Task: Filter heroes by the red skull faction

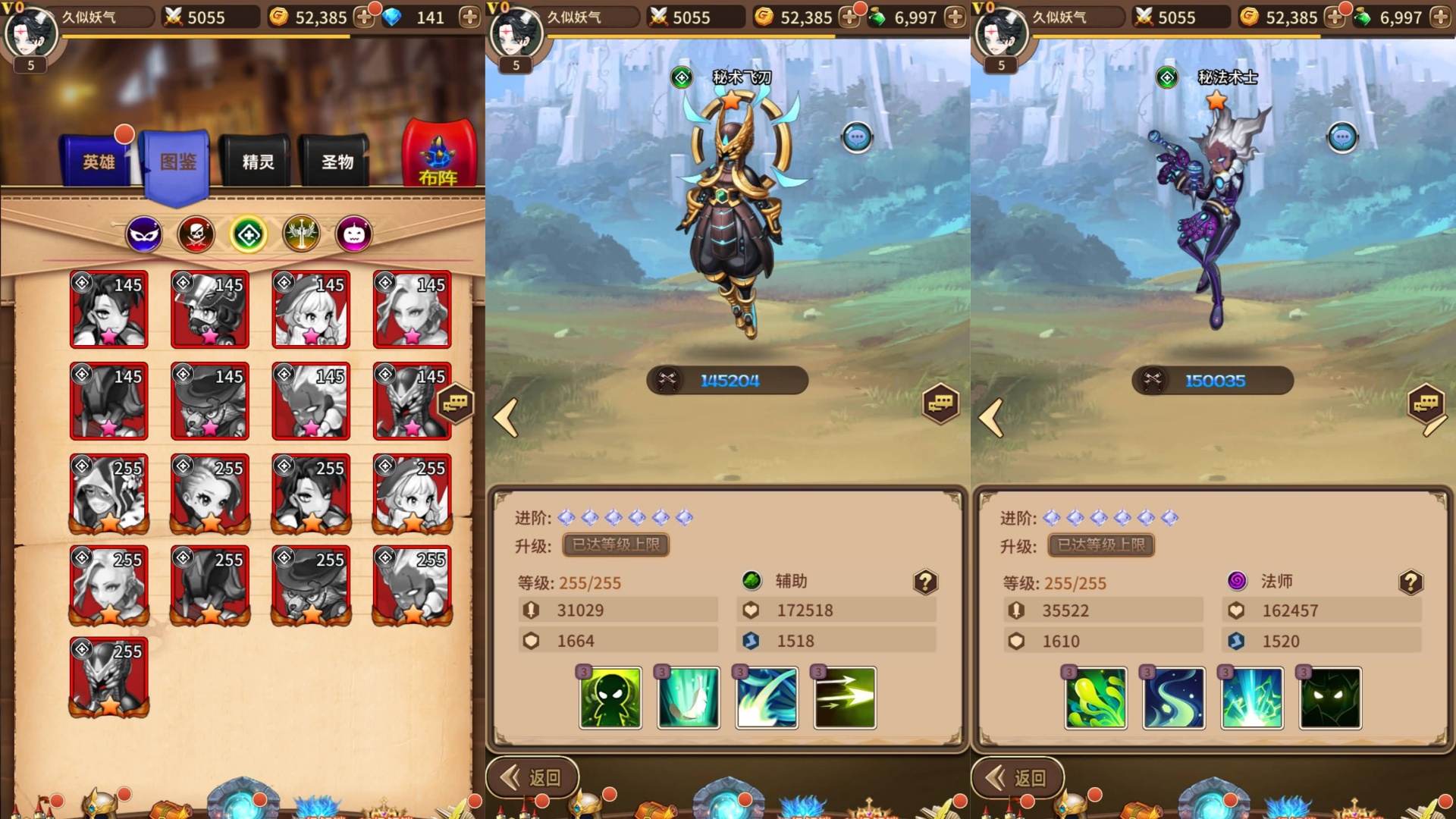Action: point(196,235)
